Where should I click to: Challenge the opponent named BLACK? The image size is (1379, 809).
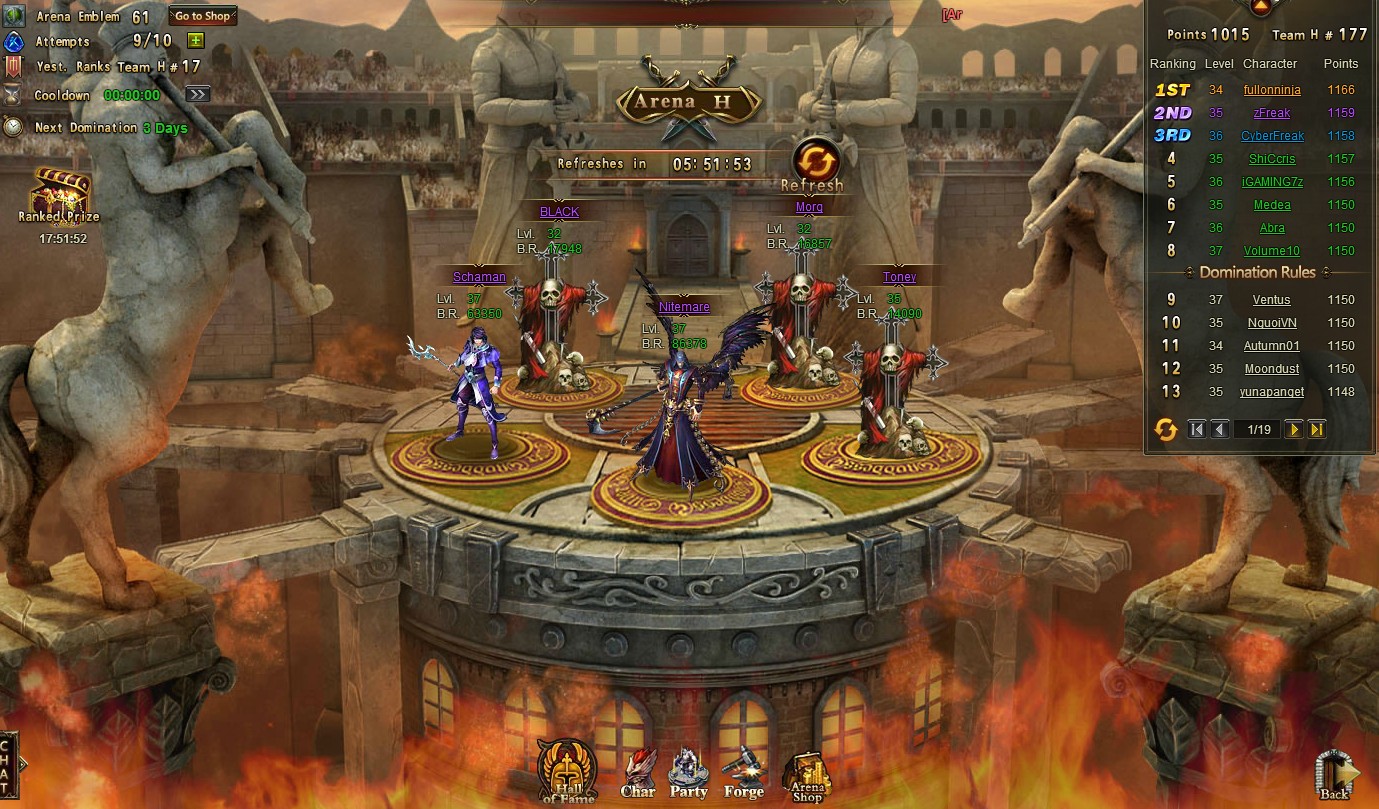(x=559, y=212)
